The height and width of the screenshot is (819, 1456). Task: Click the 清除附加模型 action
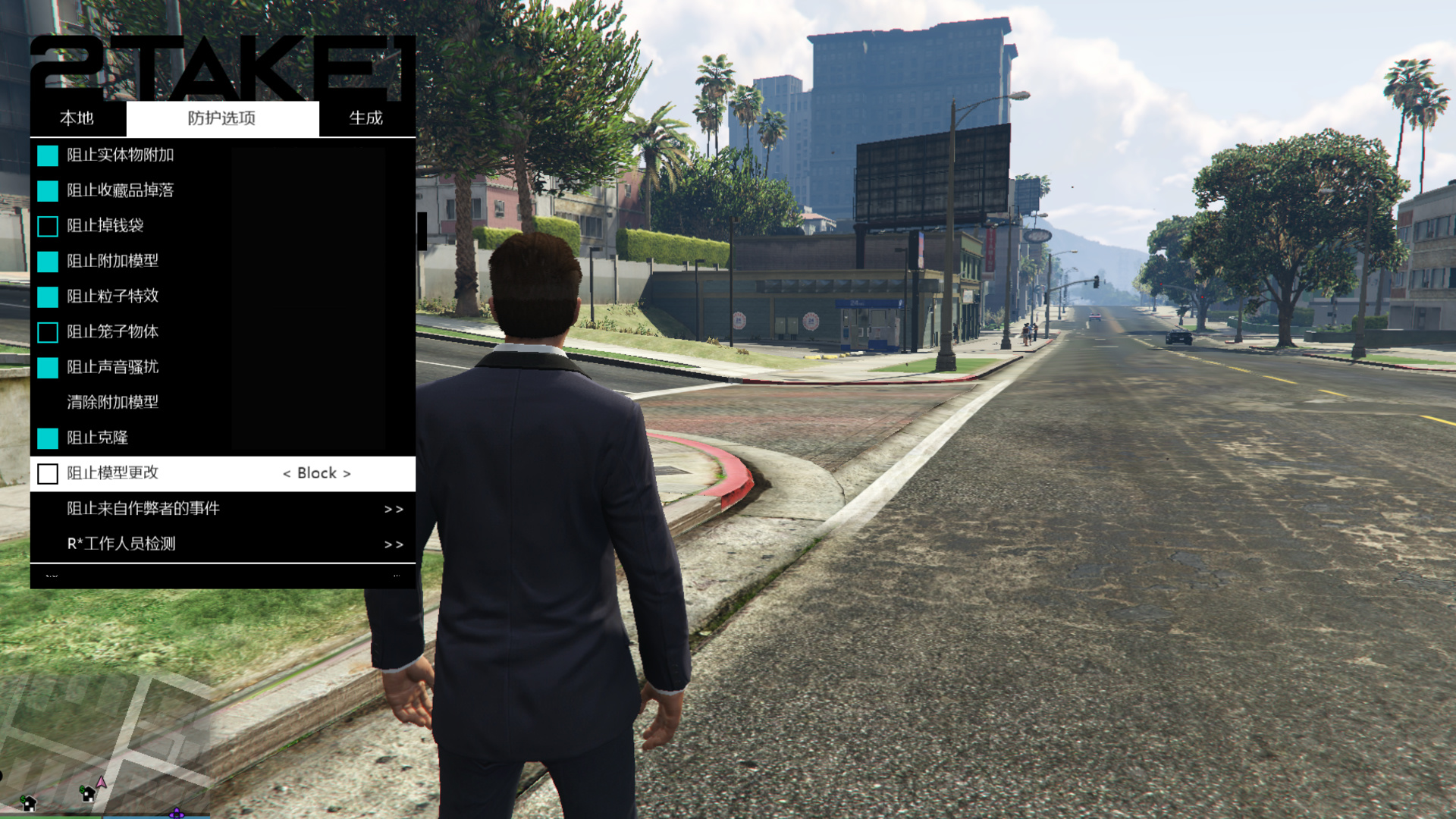click(112, 403)
